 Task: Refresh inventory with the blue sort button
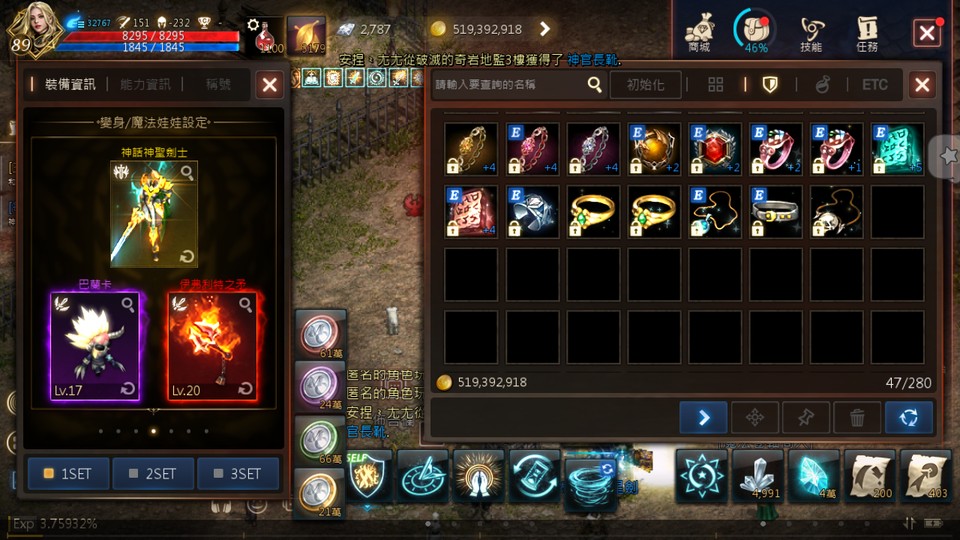click(909, 417)
